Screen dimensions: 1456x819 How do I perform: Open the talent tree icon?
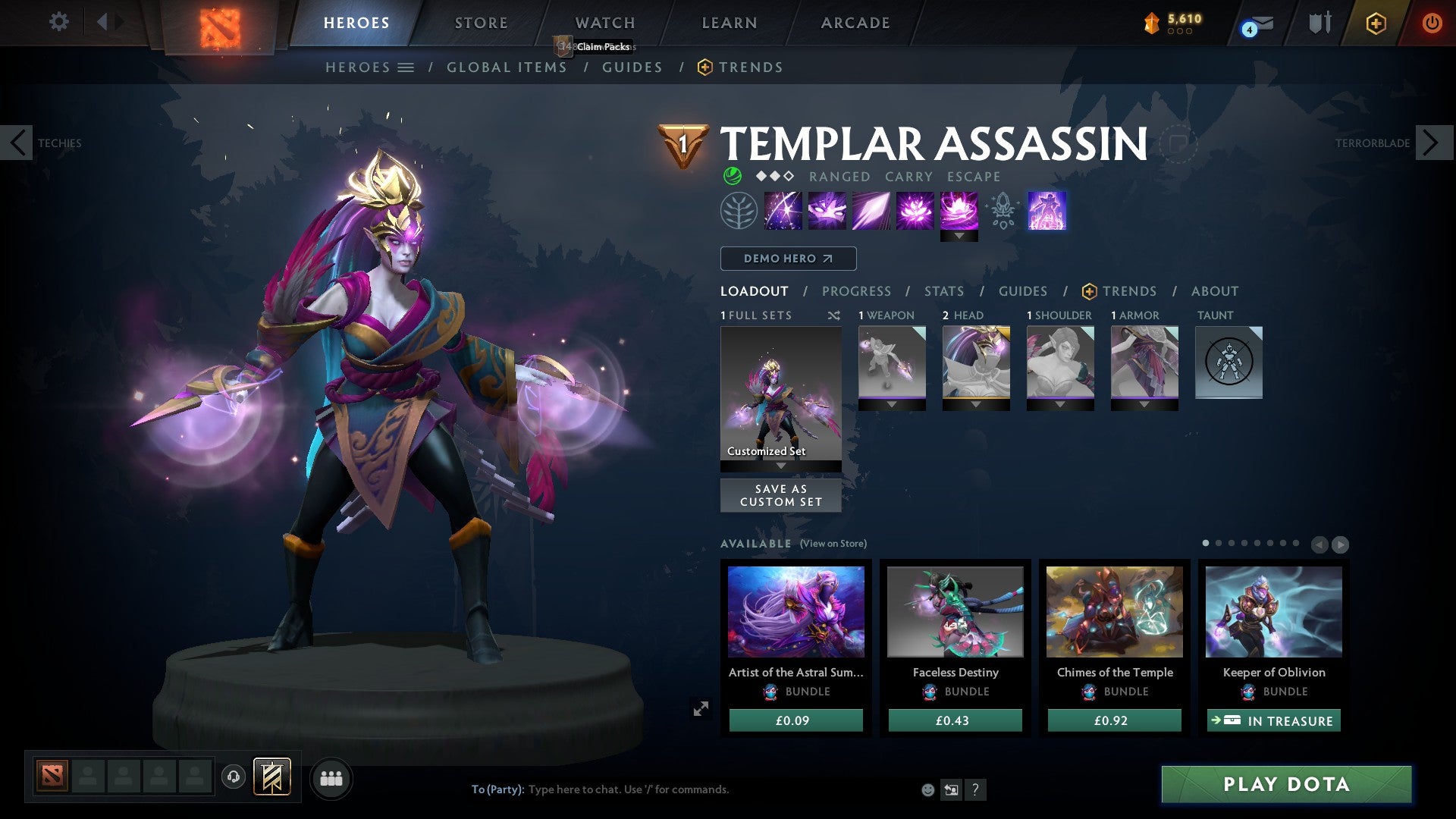point(737,210)
